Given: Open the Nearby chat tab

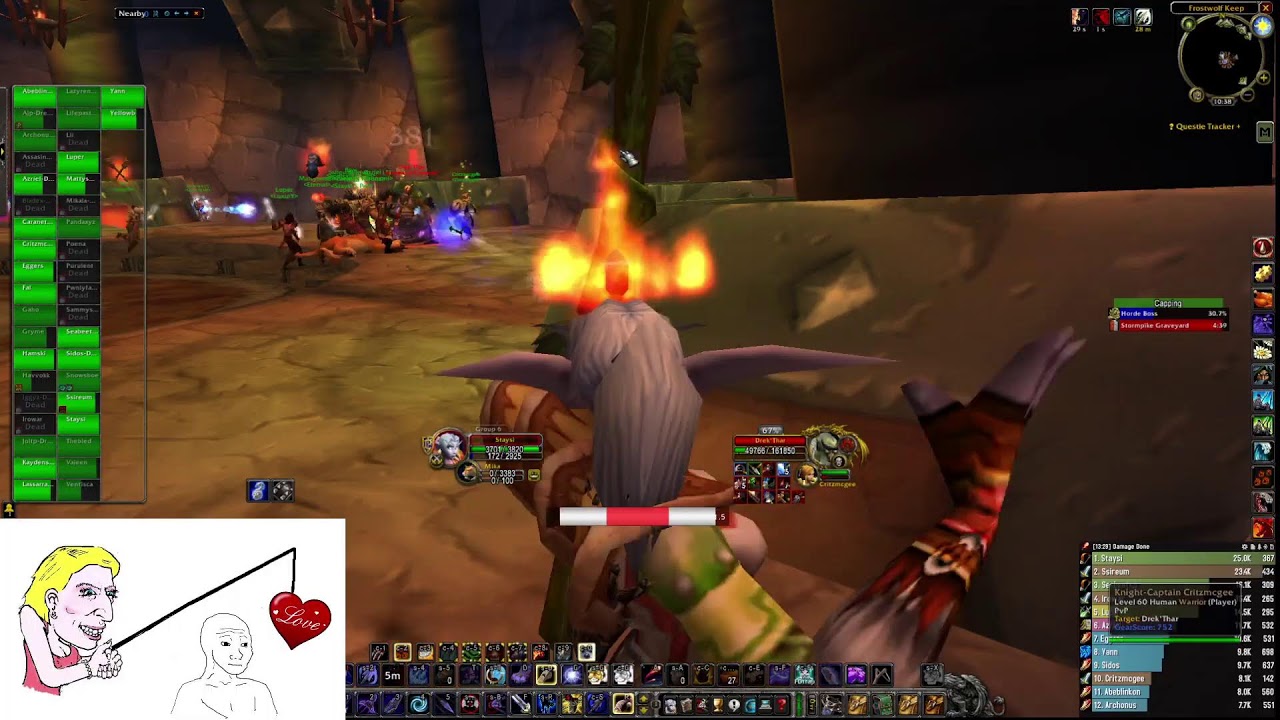Looking at the screenshot, I should click(132, 13).
